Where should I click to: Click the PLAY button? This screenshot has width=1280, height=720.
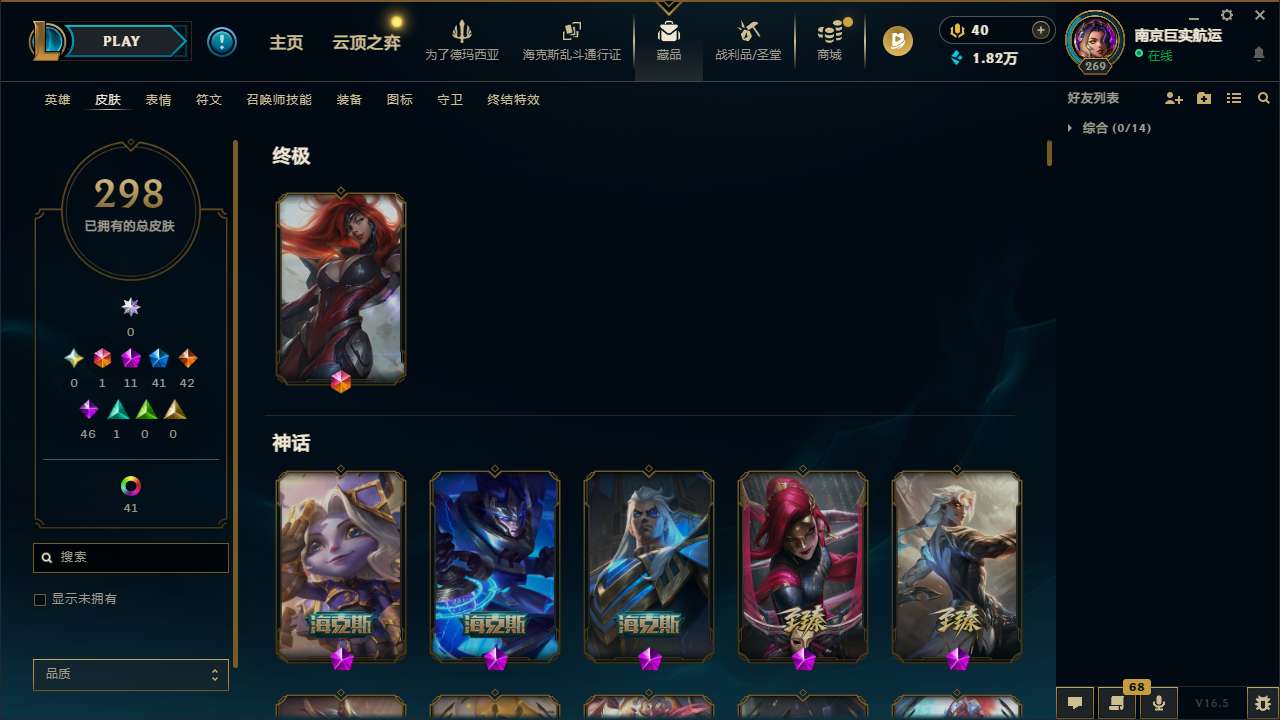(x=121, y=41)
